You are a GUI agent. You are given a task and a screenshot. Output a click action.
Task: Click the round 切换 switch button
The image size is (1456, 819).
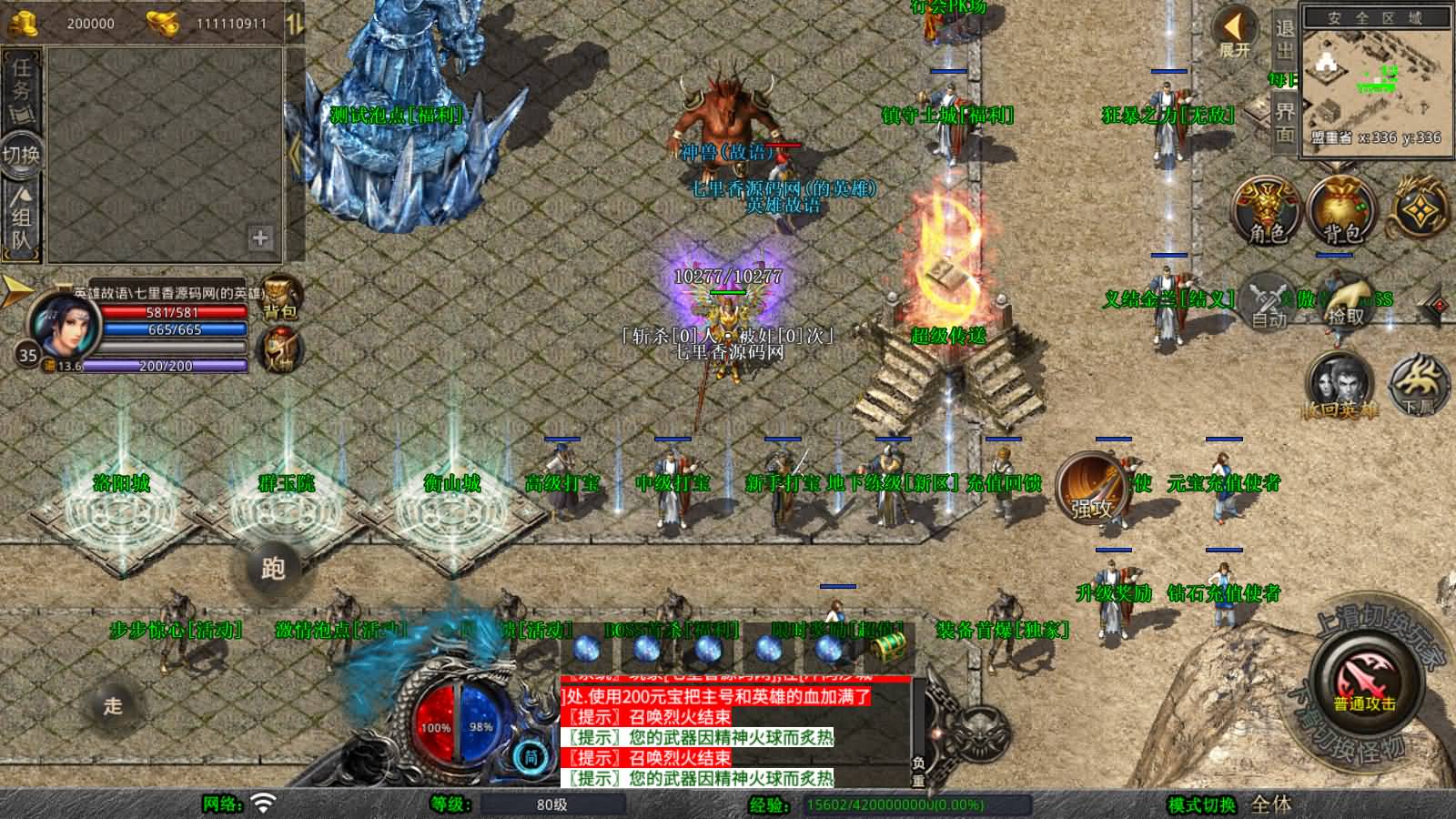pyautogui.click(x=21, y=154)
